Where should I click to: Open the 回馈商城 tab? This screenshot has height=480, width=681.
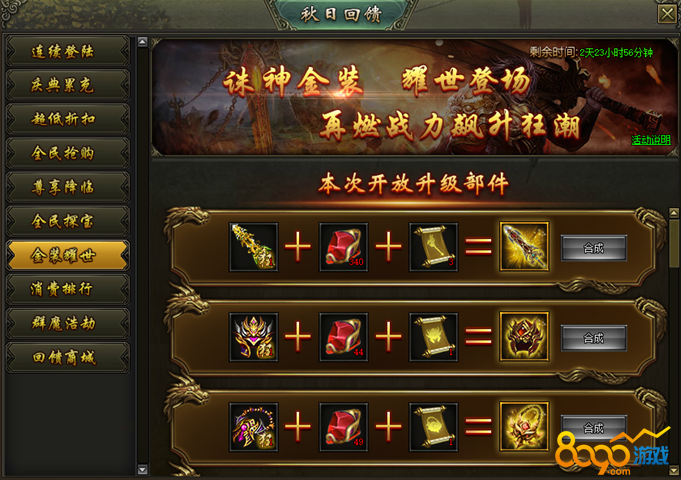pyautogui.click(x=67, y=356)
